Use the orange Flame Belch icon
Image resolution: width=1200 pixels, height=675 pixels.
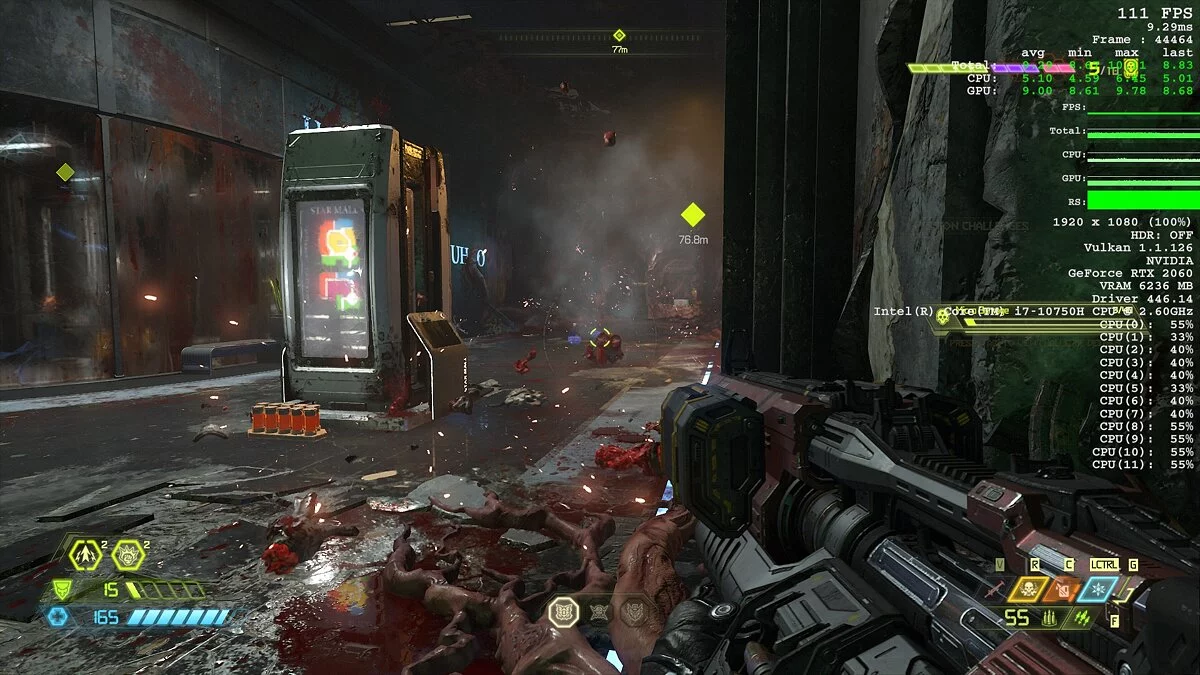(x=1062, y=589)
